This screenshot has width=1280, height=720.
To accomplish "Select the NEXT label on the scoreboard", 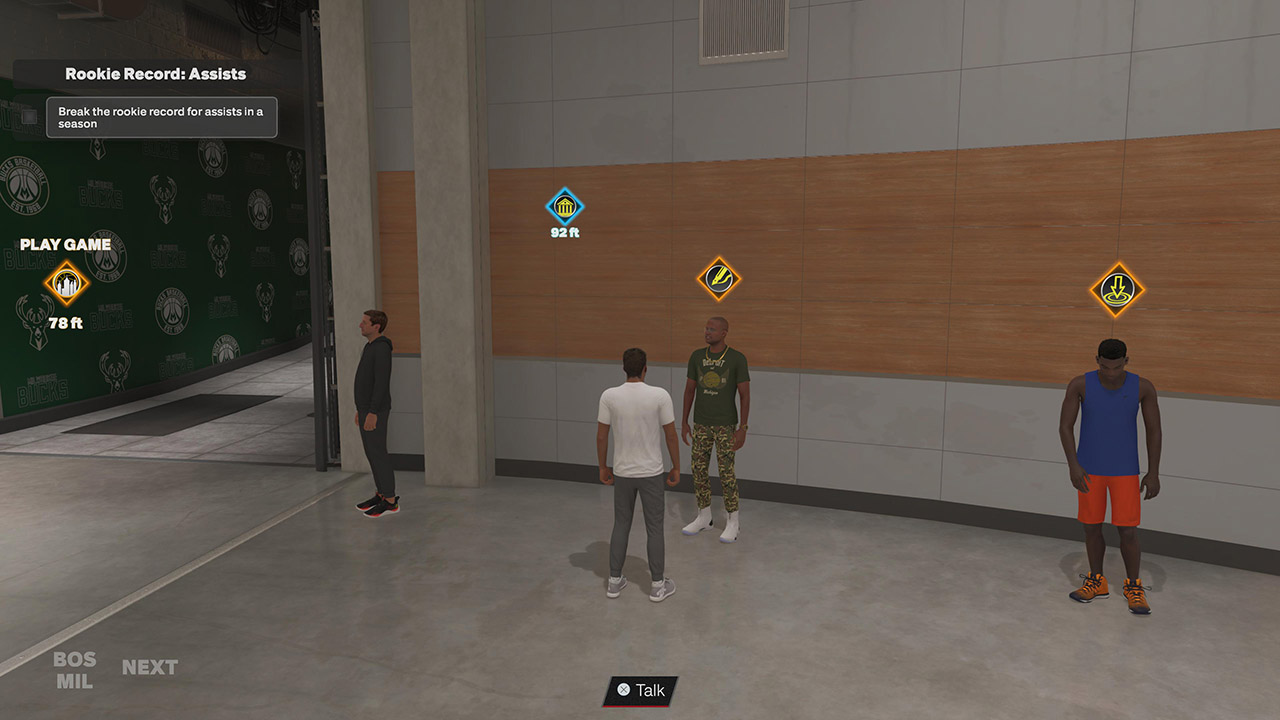I will click(150, 666).
